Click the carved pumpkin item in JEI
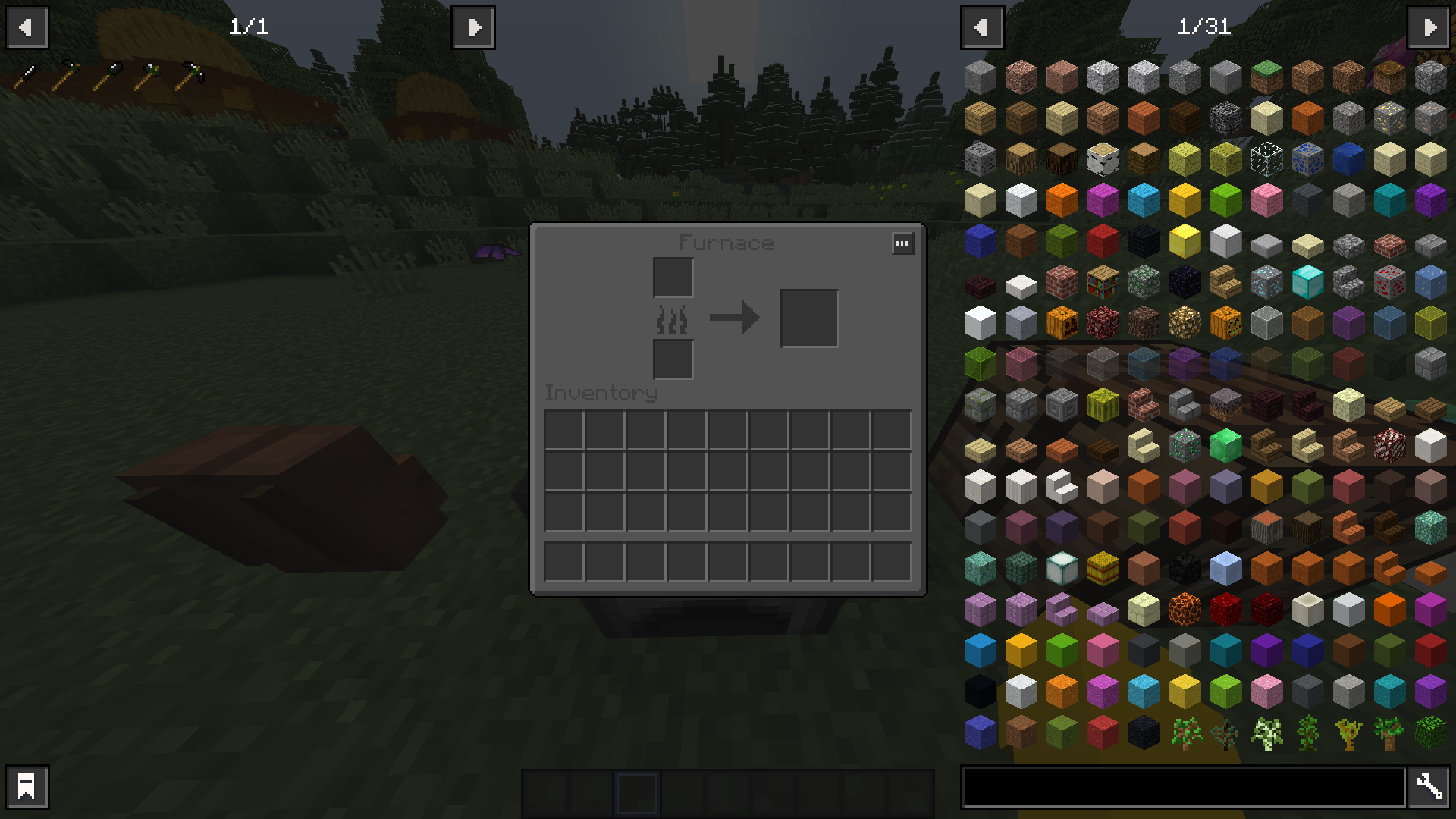Screen dimensions: 1456x819 coord(1062,322)
